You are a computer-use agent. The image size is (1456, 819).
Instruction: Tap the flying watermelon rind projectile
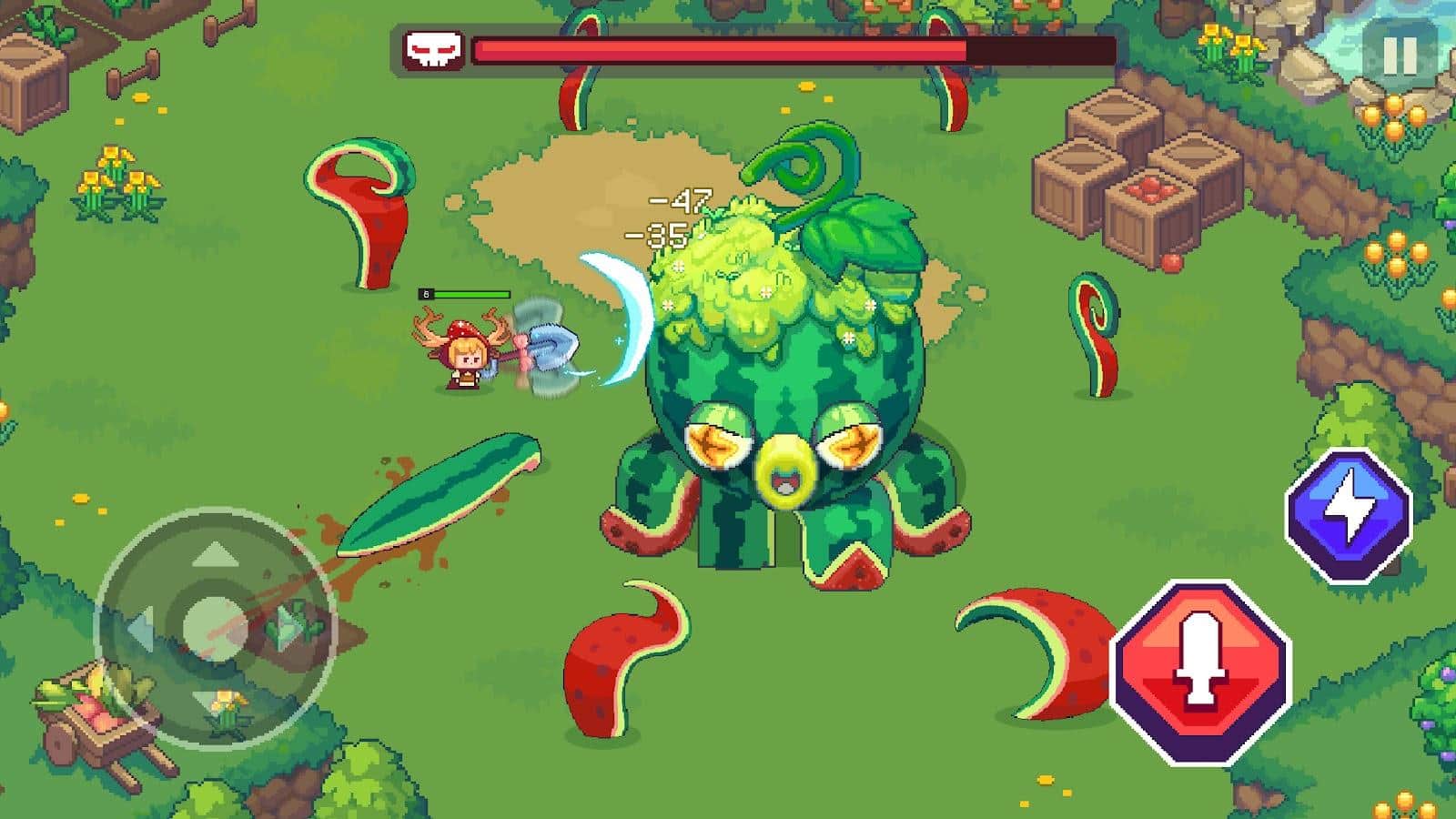(x=437, y=496)
